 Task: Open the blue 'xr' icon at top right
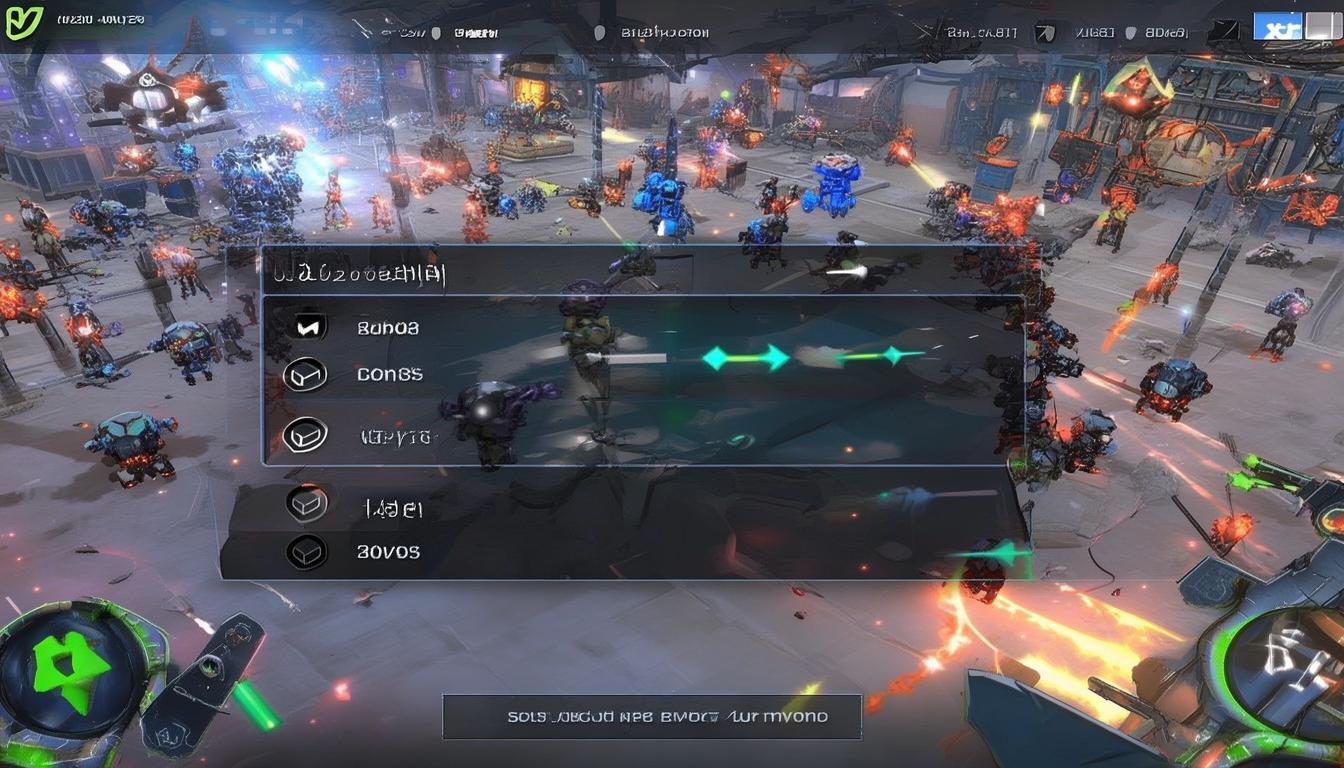coord(1278,25)
